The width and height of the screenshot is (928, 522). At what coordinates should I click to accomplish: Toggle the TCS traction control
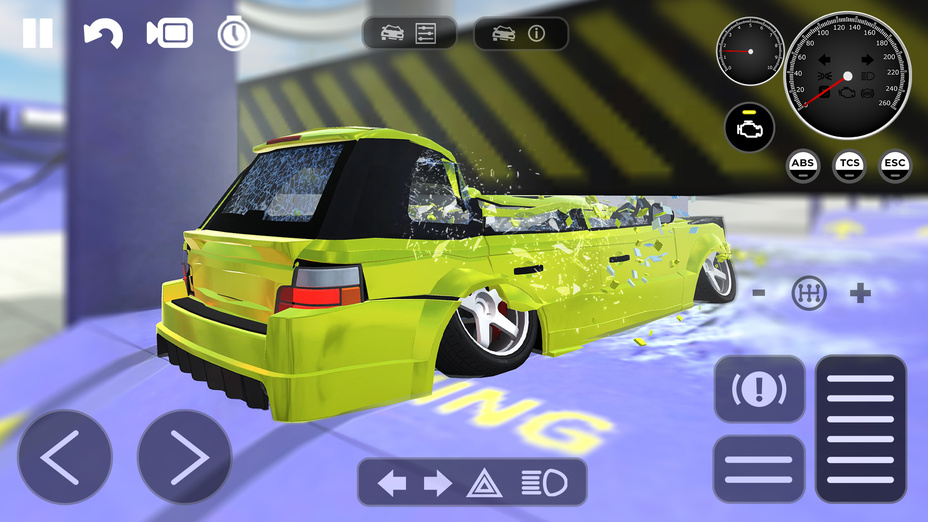pyautogui.click(x=849, y=165)
